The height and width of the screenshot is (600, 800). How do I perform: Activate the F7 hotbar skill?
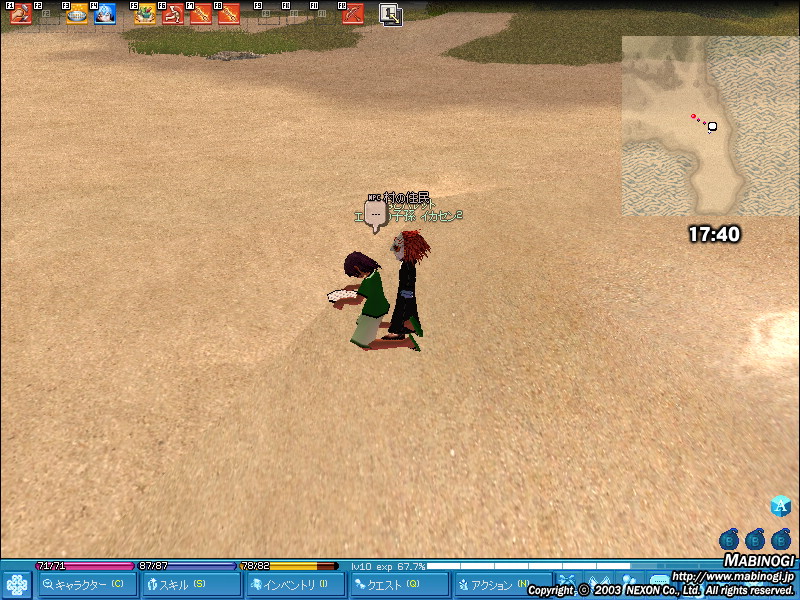(x=201, y=14)
